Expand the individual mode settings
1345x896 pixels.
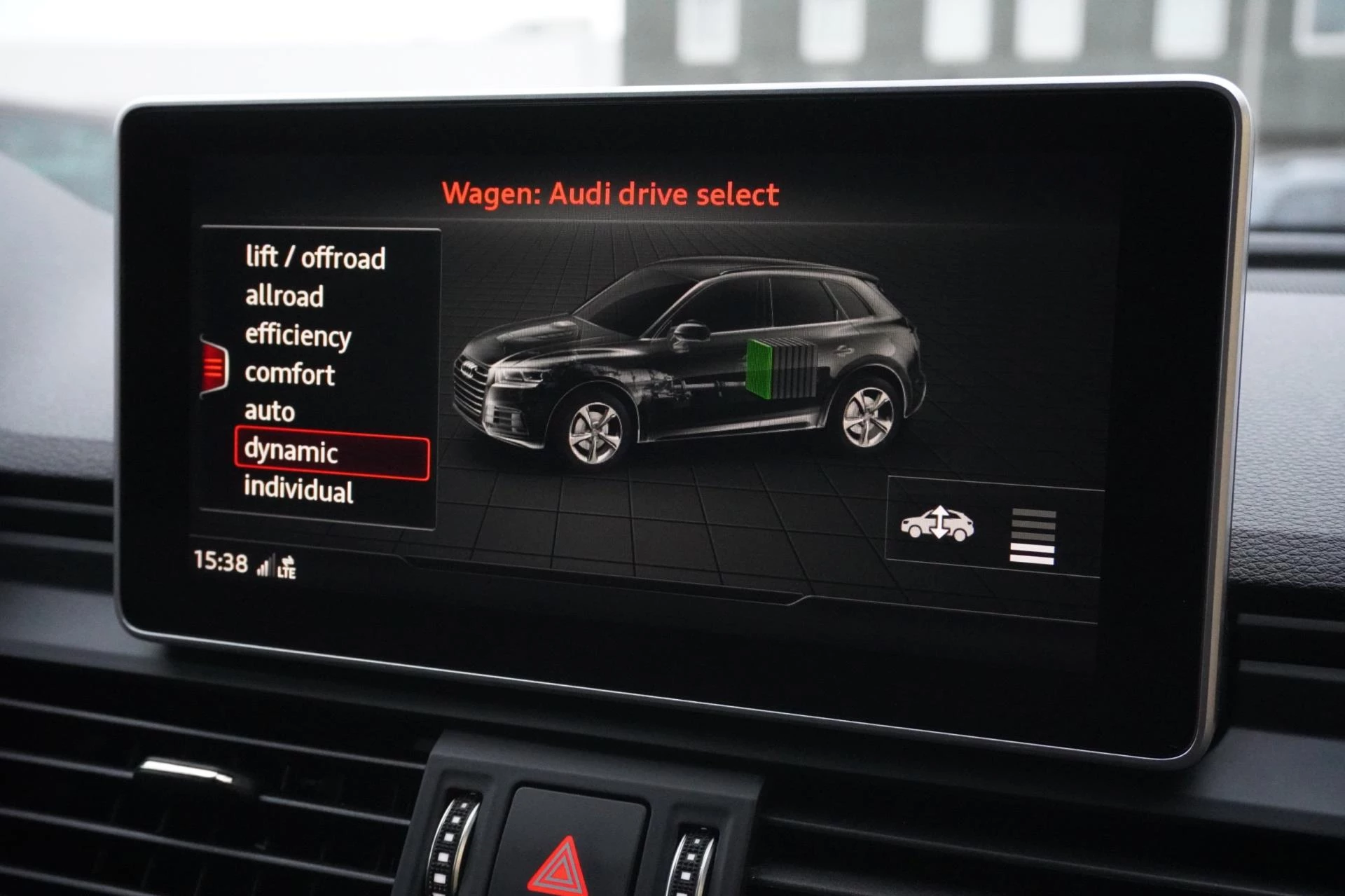coord(298,490)
